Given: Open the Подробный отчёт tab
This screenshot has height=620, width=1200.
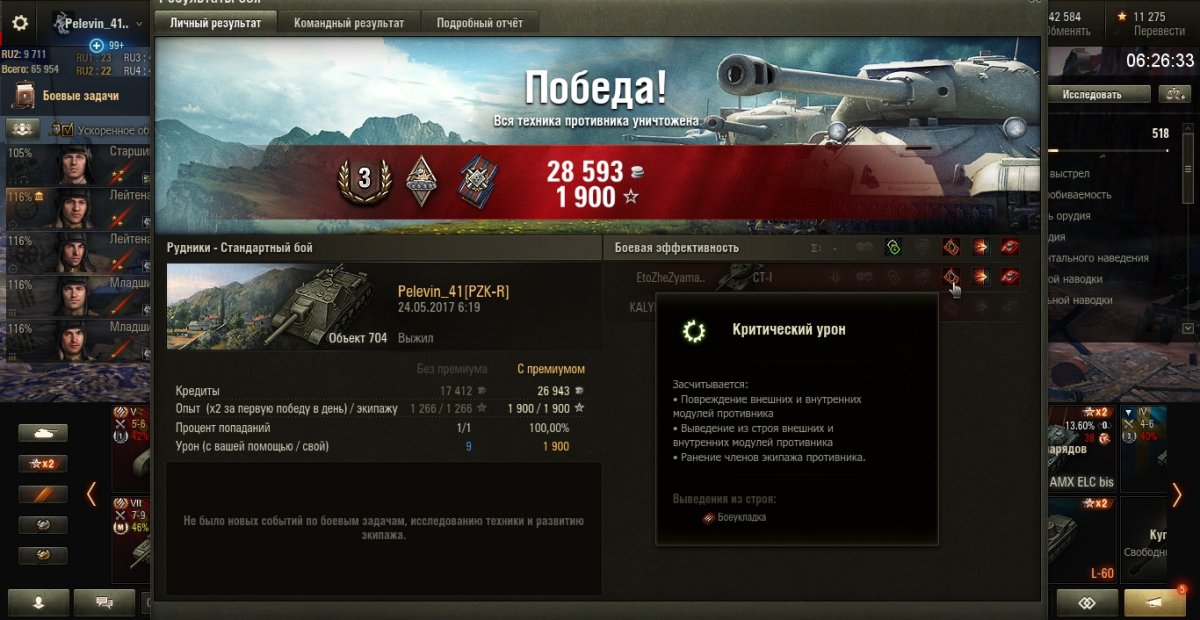Looking at the screenshot, I should pos(479,22).
